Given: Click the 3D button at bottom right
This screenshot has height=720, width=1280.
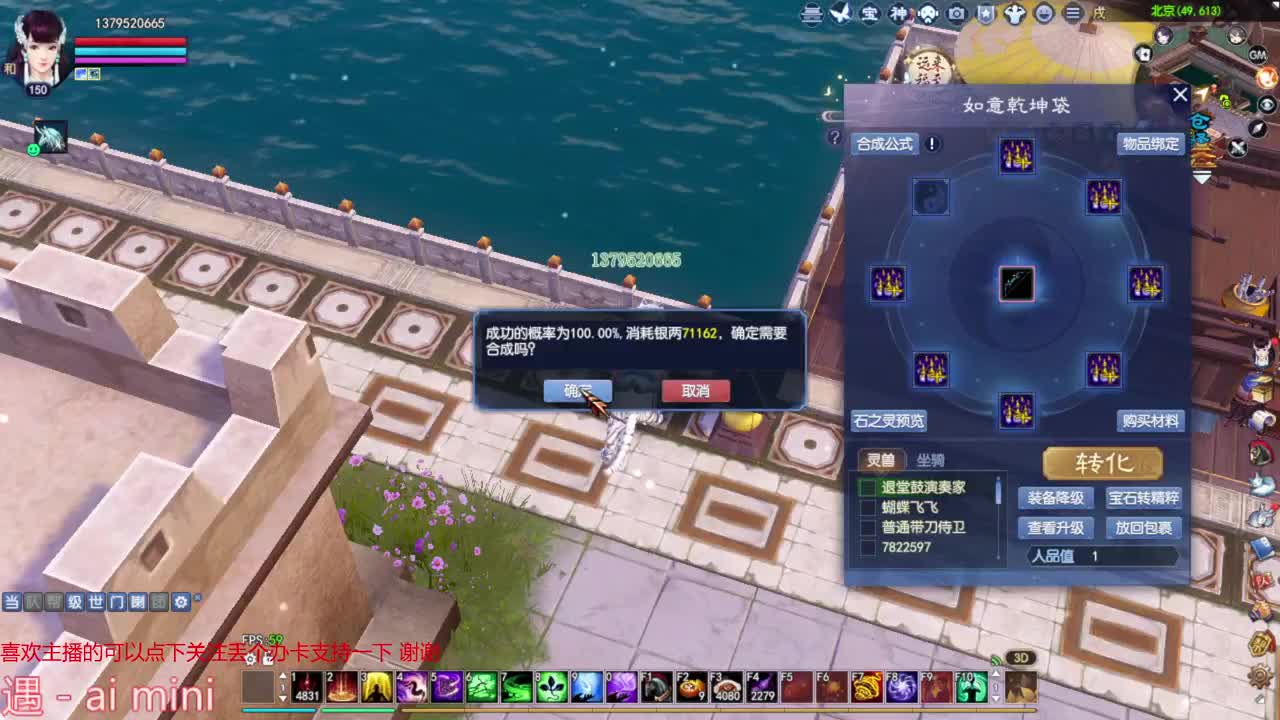Looking at the screenshot, I should pos(1020,657).
